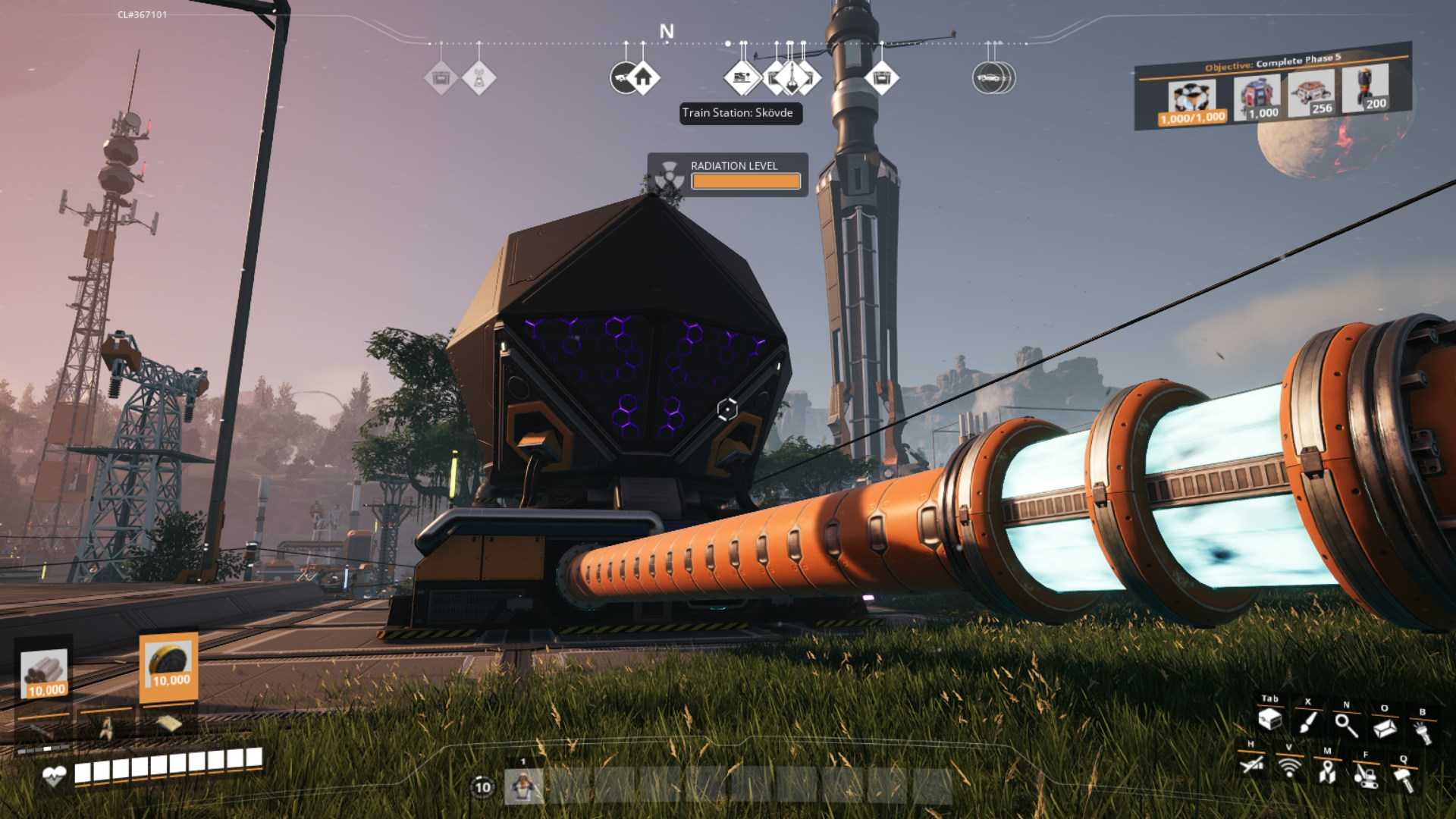Click the stacked vehicle markers on compass right
Image resolution: width=1456 pixels, height=819 pixels.
point(993,76)
